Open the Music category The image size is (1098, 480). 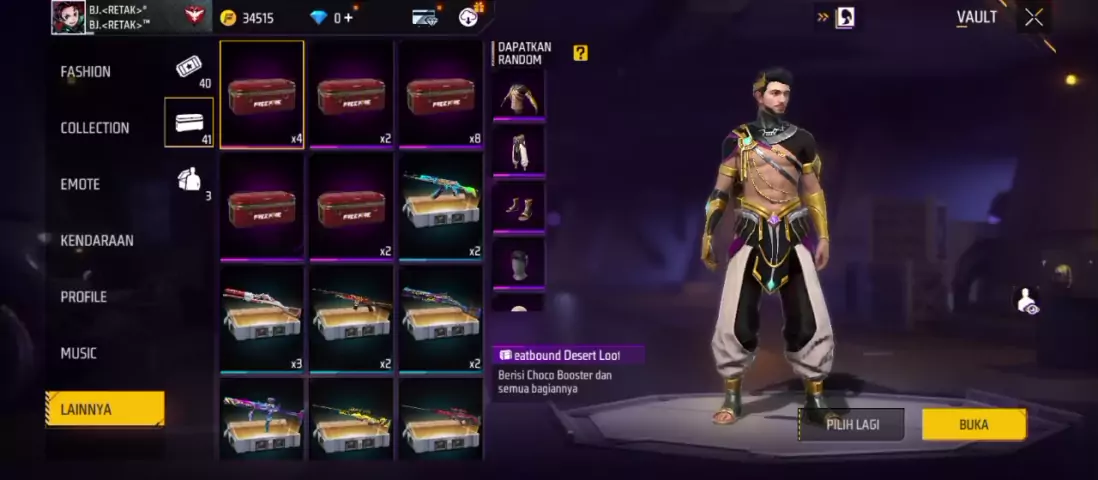[79, 353]
